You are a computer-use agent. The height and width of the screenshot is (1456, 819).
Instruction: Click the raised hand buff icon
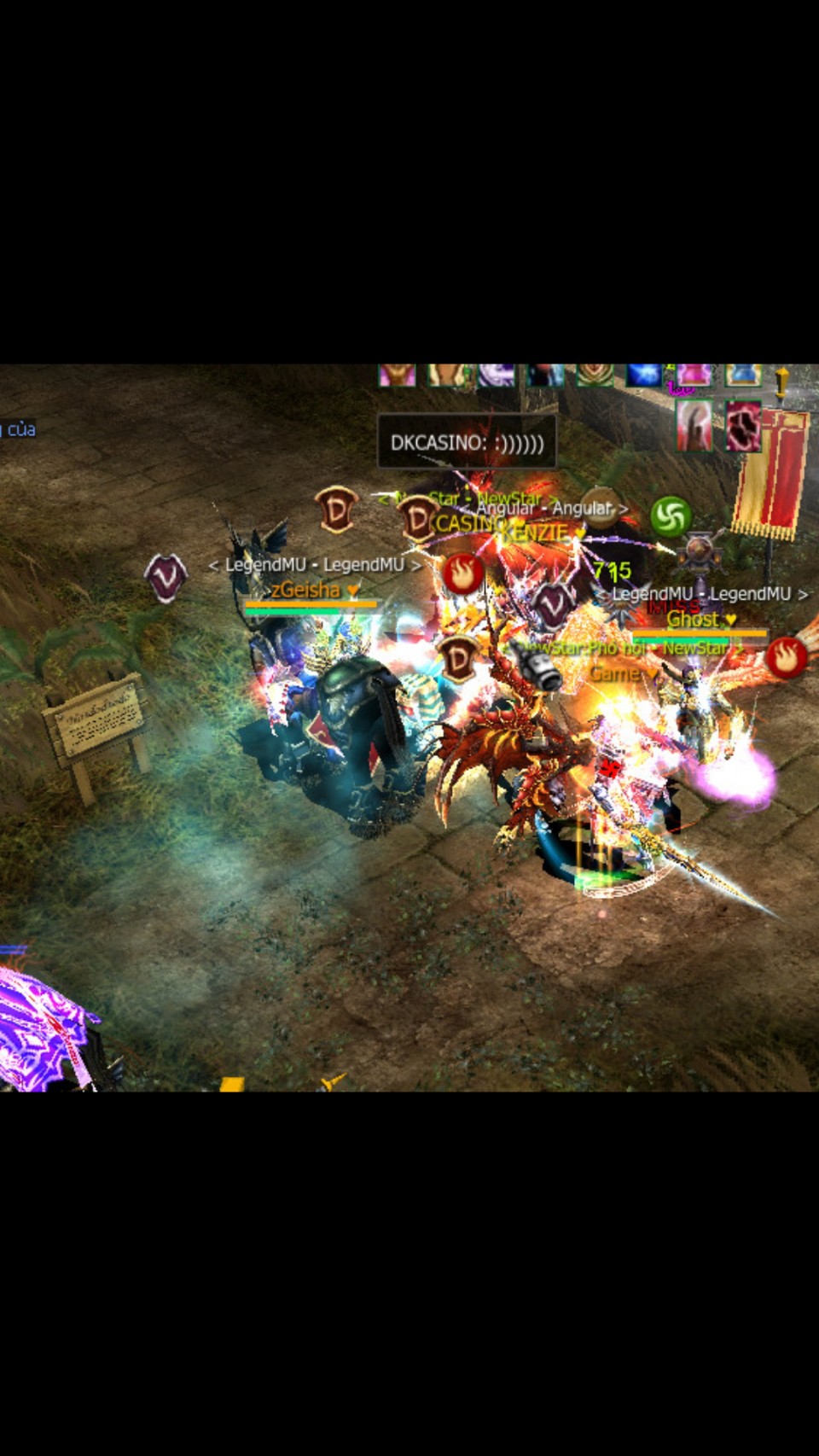695,425
